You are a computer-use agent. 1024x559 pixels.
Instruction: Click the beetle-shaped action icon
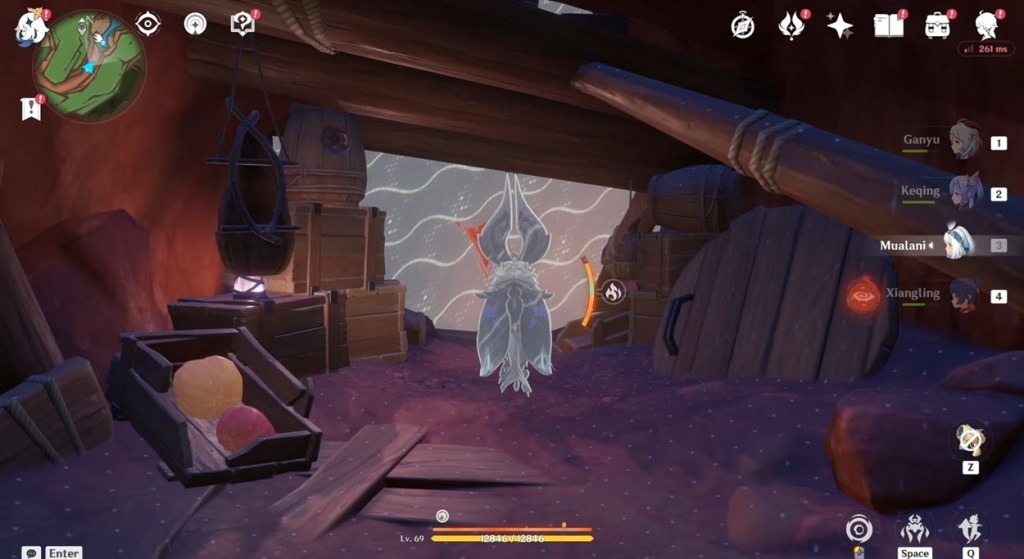tap(914, 528)
